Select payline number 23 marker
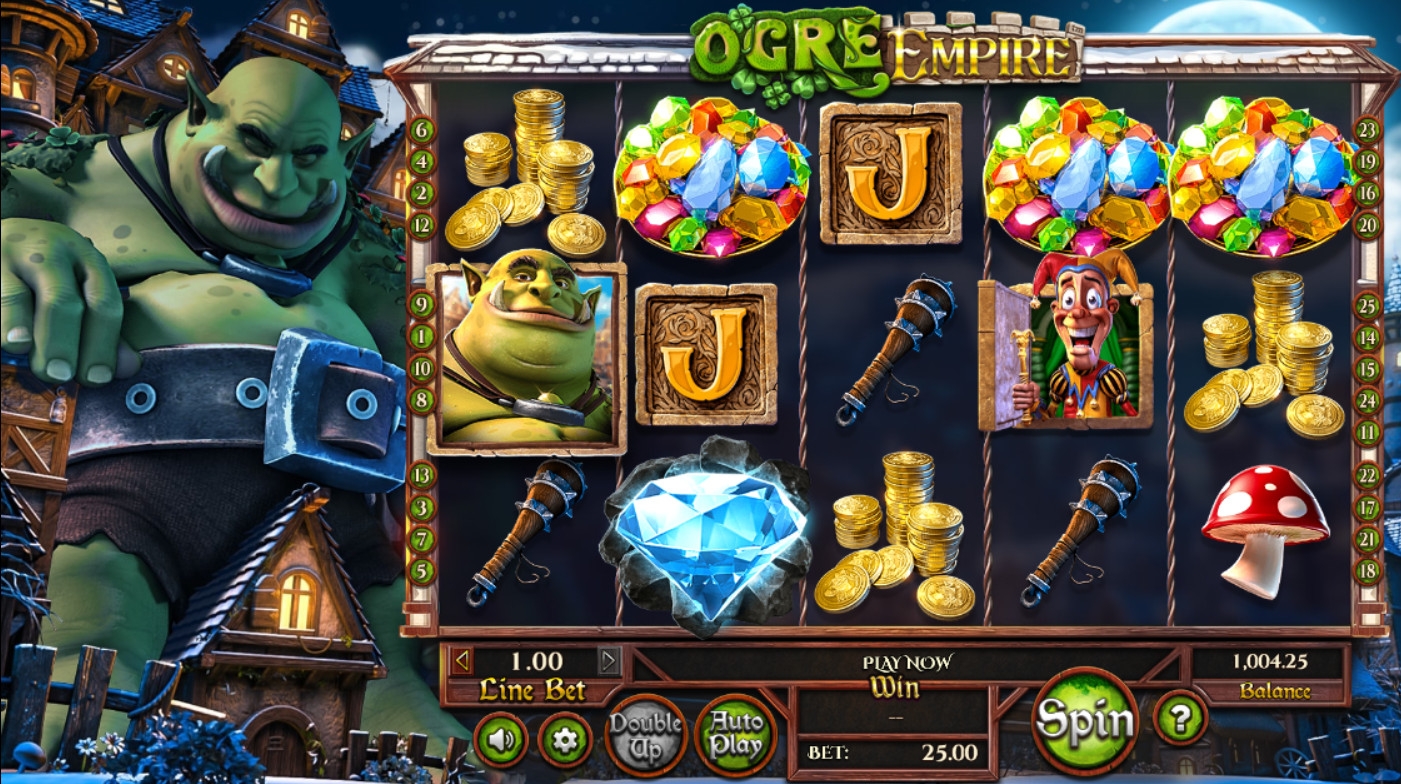The image size is (1401, 784). tap(1367, 130)
